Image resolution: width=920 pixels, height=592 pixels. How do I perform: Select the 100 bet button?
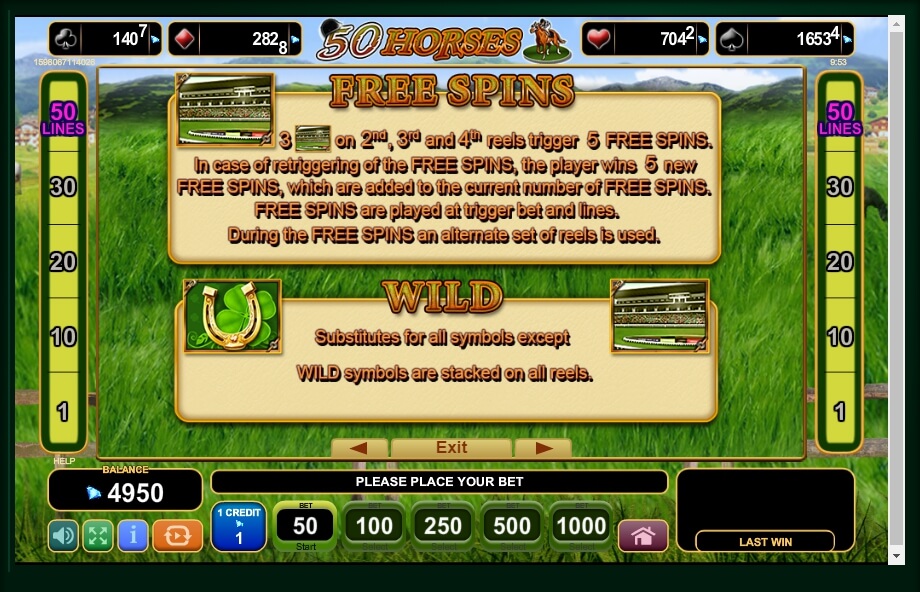pos(374,526)
